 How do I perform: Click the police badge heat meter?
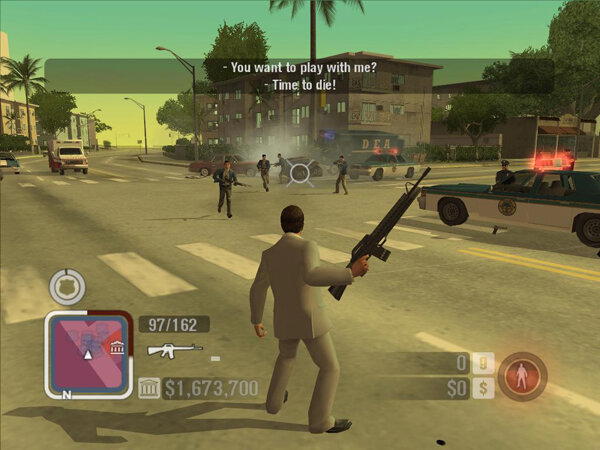[66, 287]
